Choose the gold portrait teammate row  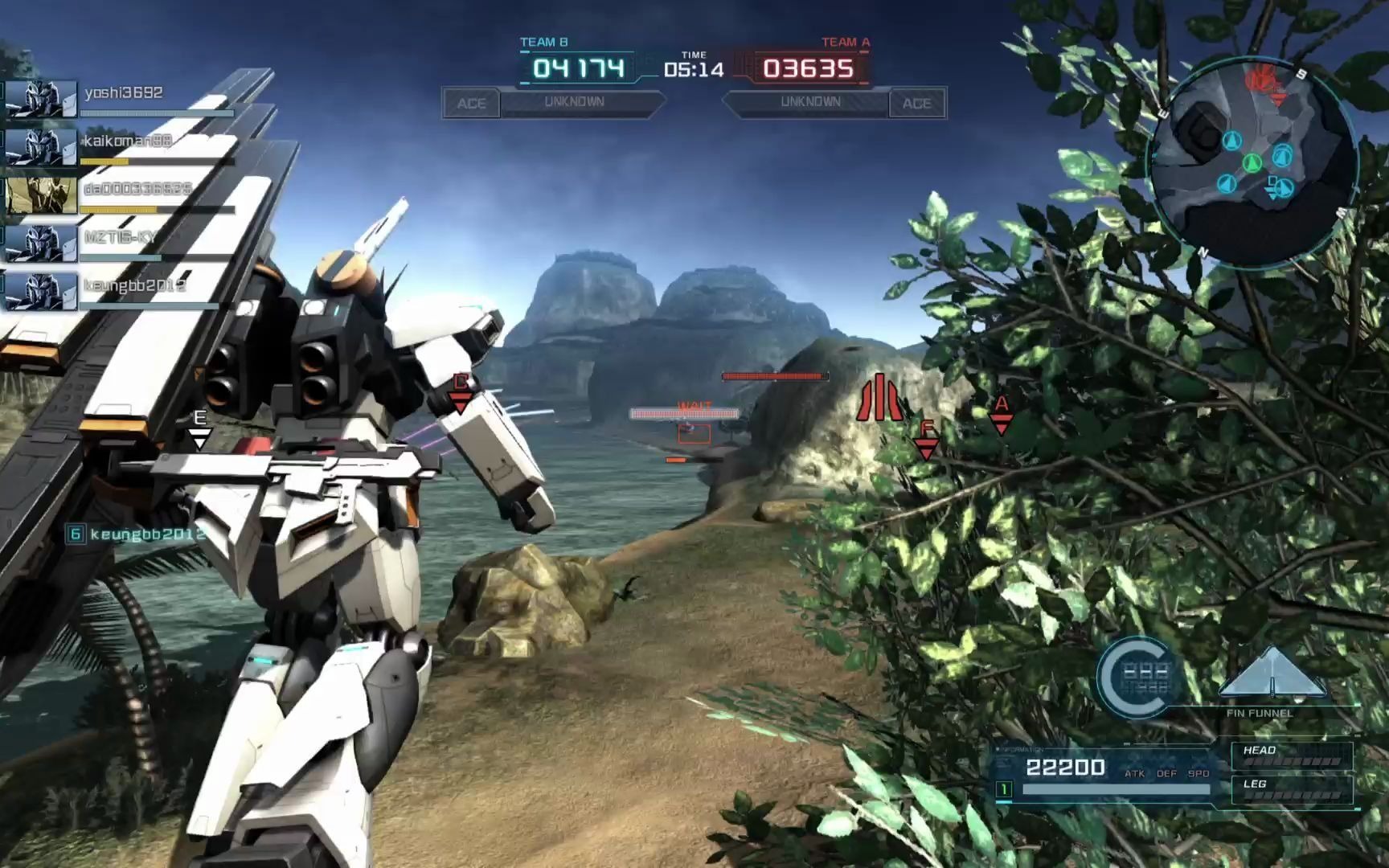121,195
